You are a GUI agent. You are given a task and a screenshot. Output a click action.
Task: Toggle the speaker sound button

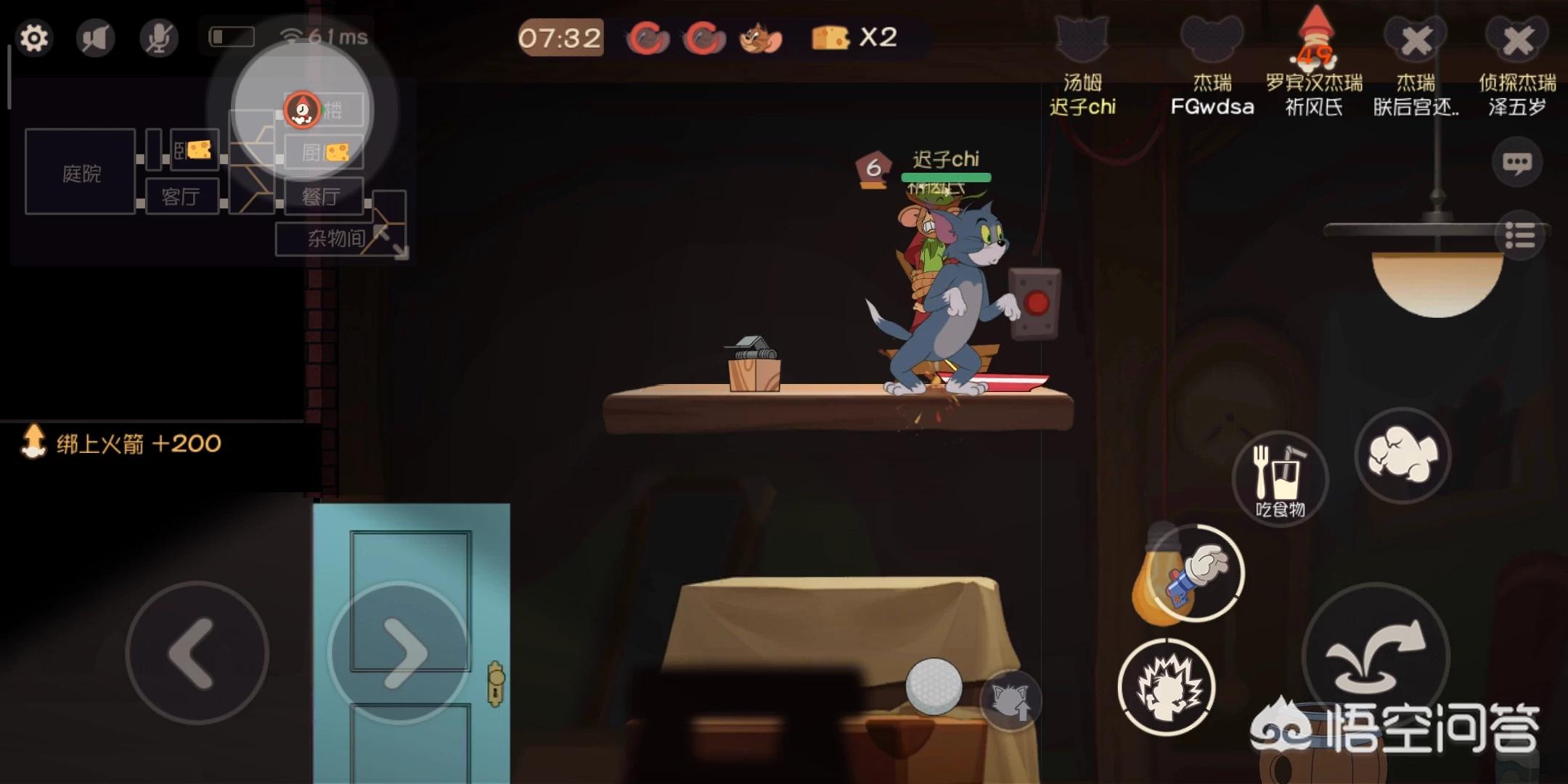click(96, 38)
